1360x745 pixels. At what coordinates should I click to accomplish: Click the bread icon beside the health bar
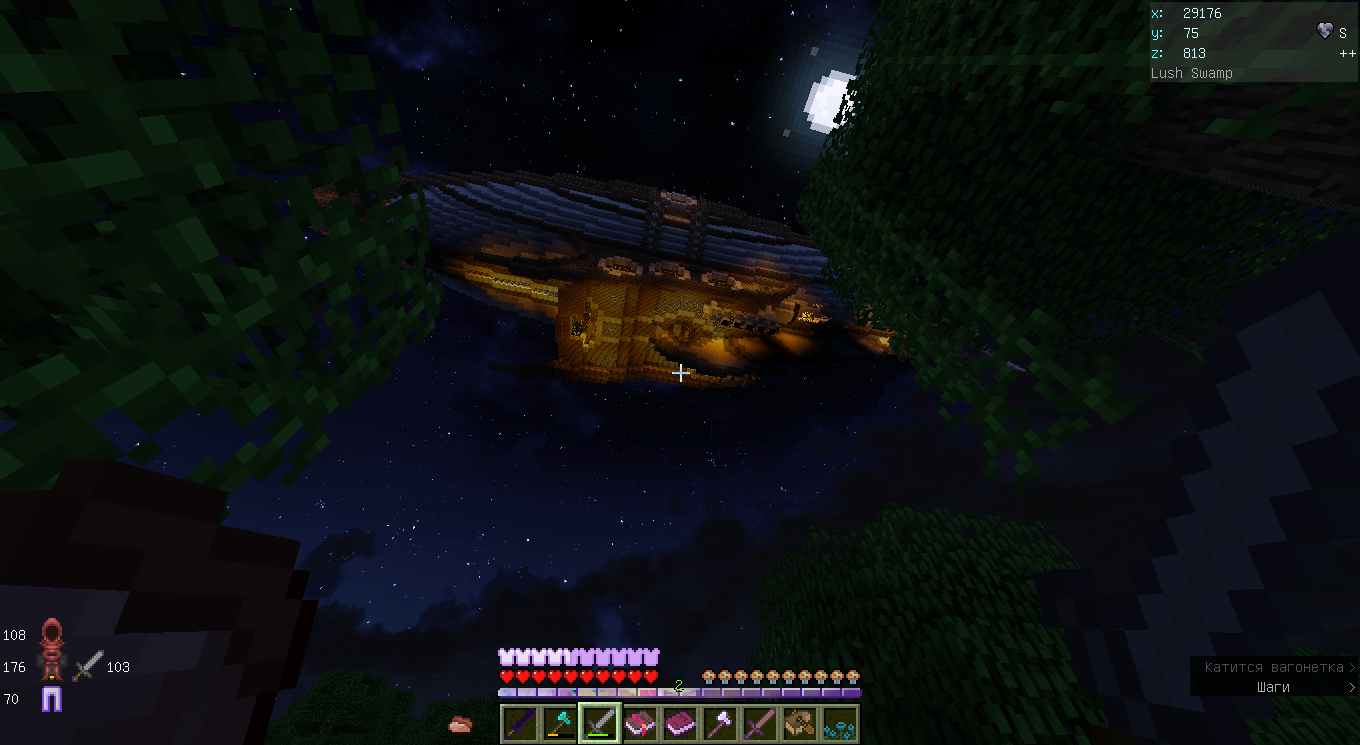[459, 723]
